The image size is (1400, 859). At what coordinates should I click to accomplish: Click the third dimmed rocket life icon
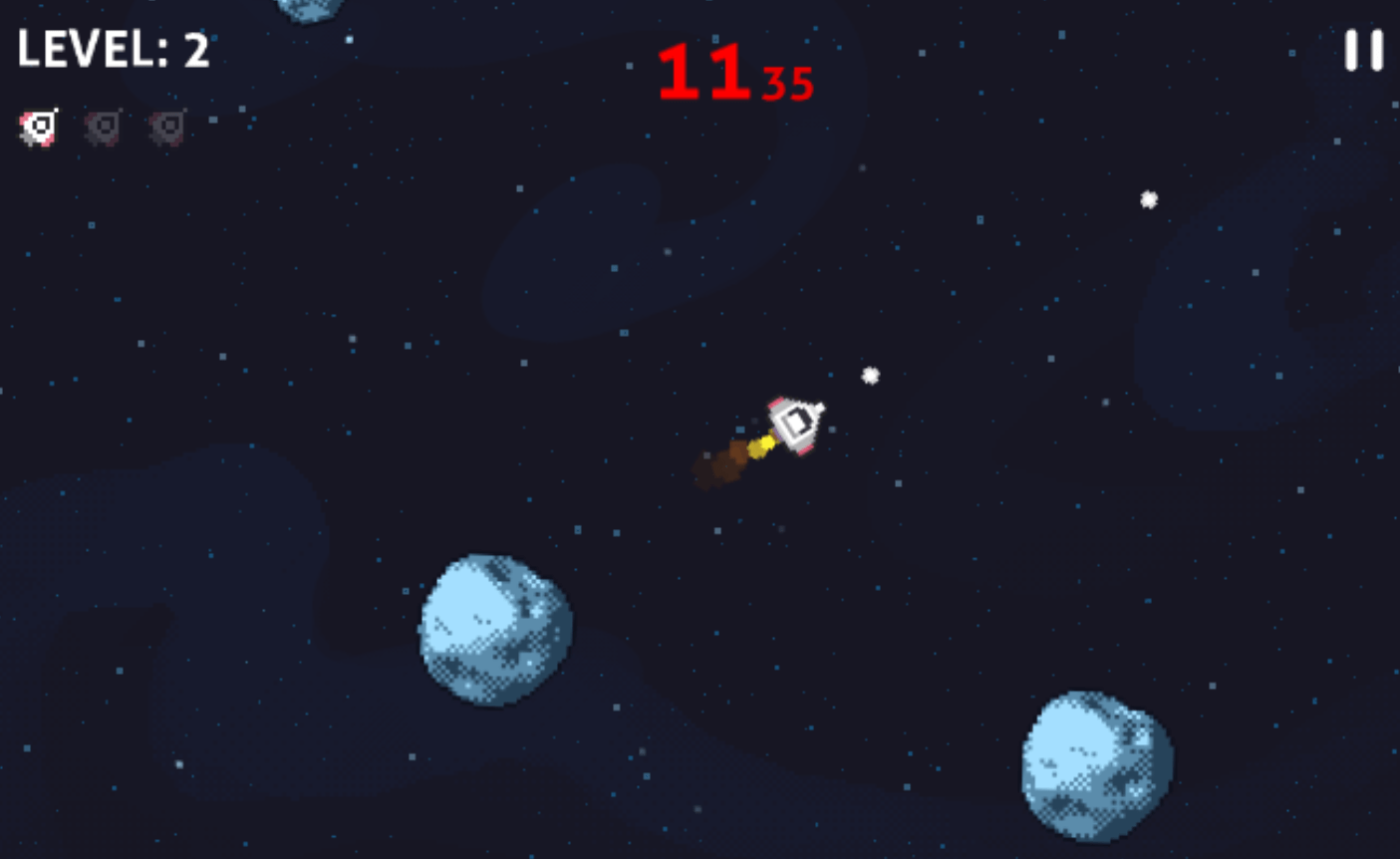(x=165, y=126)
